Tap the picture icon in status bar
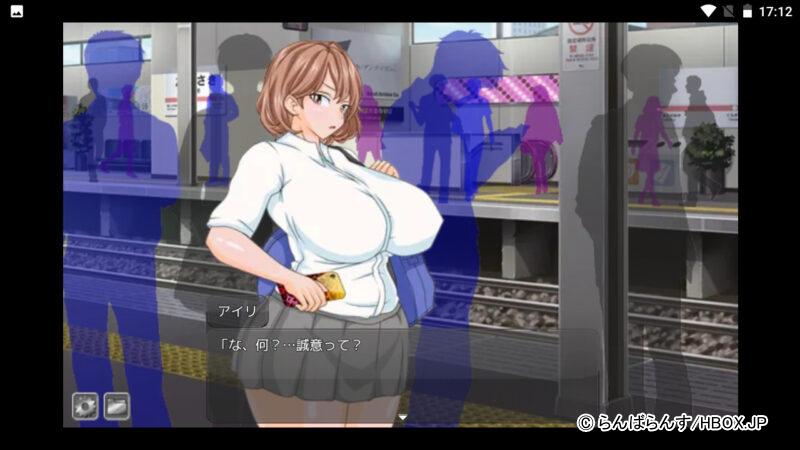Screen dimensions: 800x450 coord(17,11)
